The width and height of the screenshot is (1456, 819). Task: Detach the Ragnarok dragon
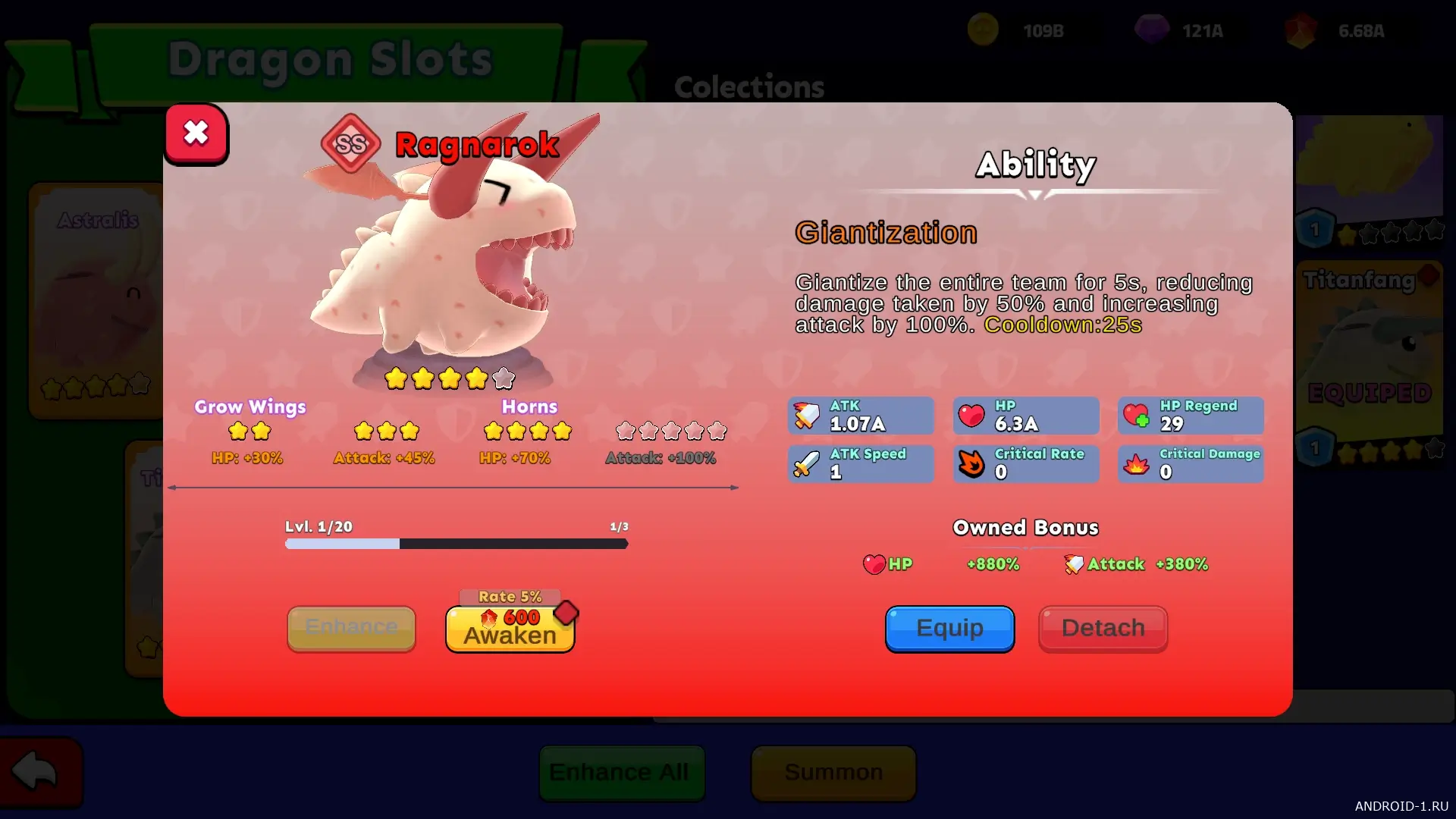click(x=1103, y=629)
